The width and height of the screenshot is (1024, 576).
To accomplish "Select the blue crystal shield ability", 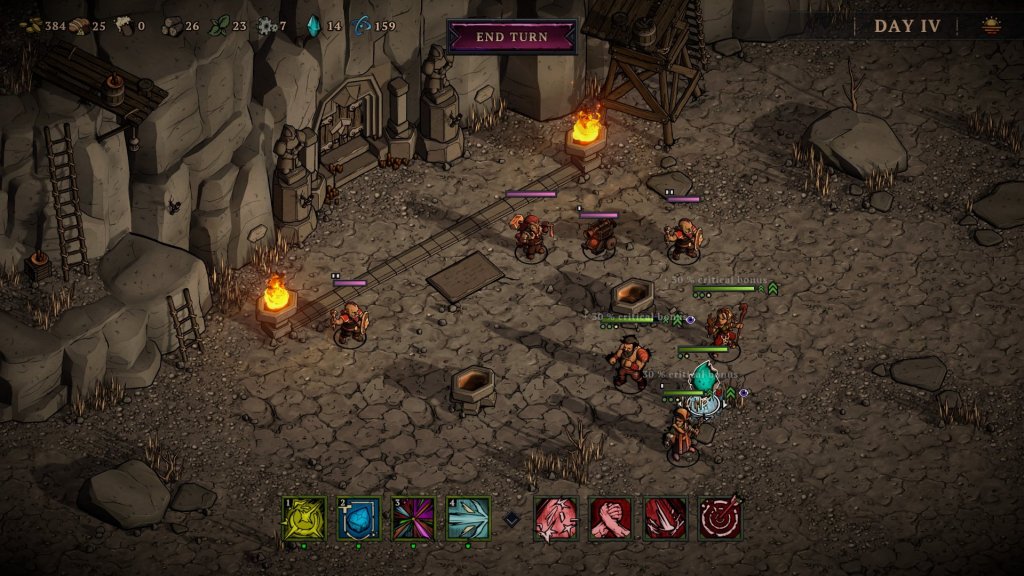I will (x=359, y=519).
